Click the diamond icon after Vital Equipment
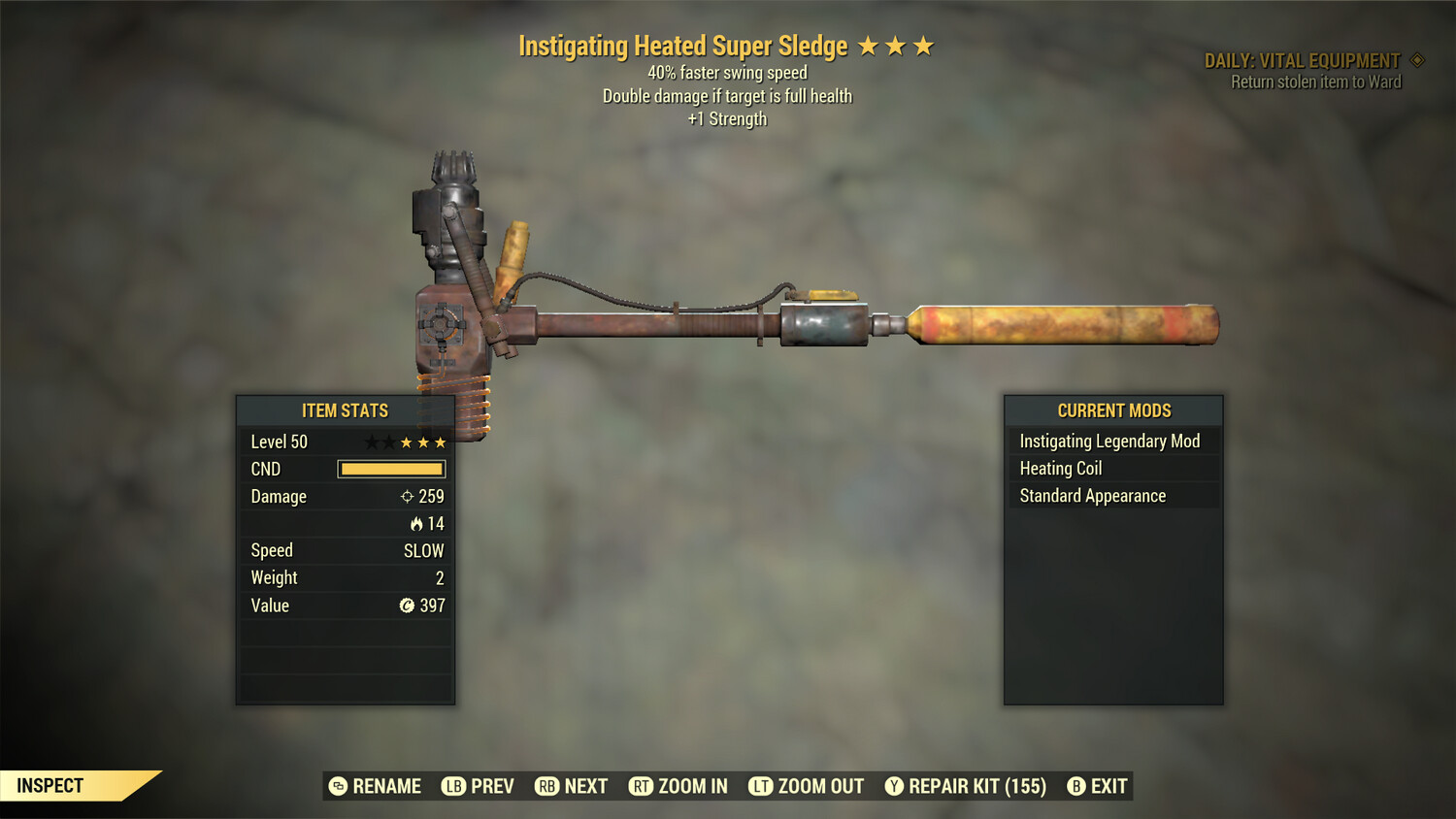Image resolution: width=1456 pixels, height=819 pixels. point(1415,59)
